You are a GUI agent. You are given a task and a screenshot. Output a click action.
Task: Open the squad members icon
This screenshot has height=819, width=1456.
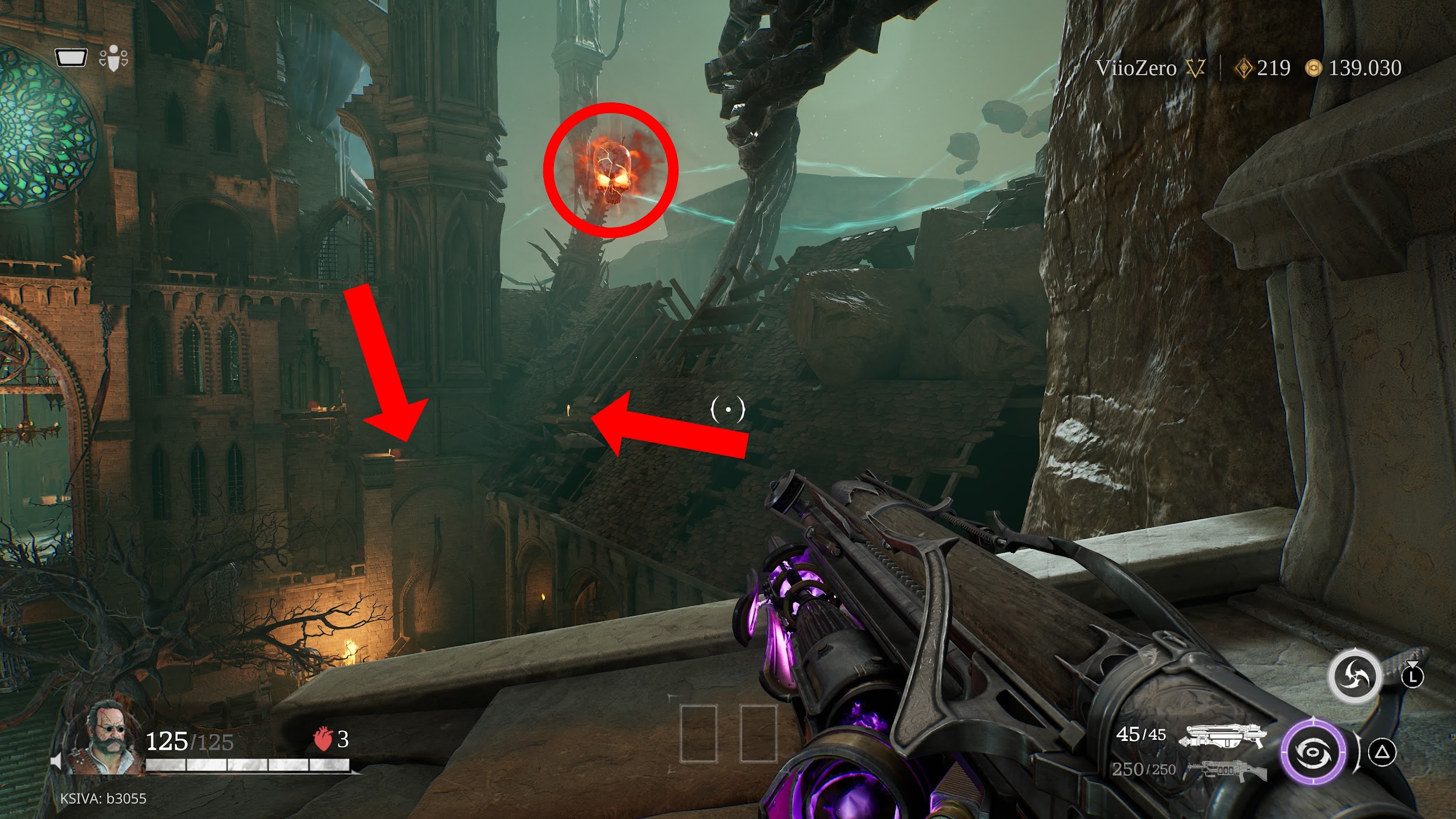tap(114, 58)
